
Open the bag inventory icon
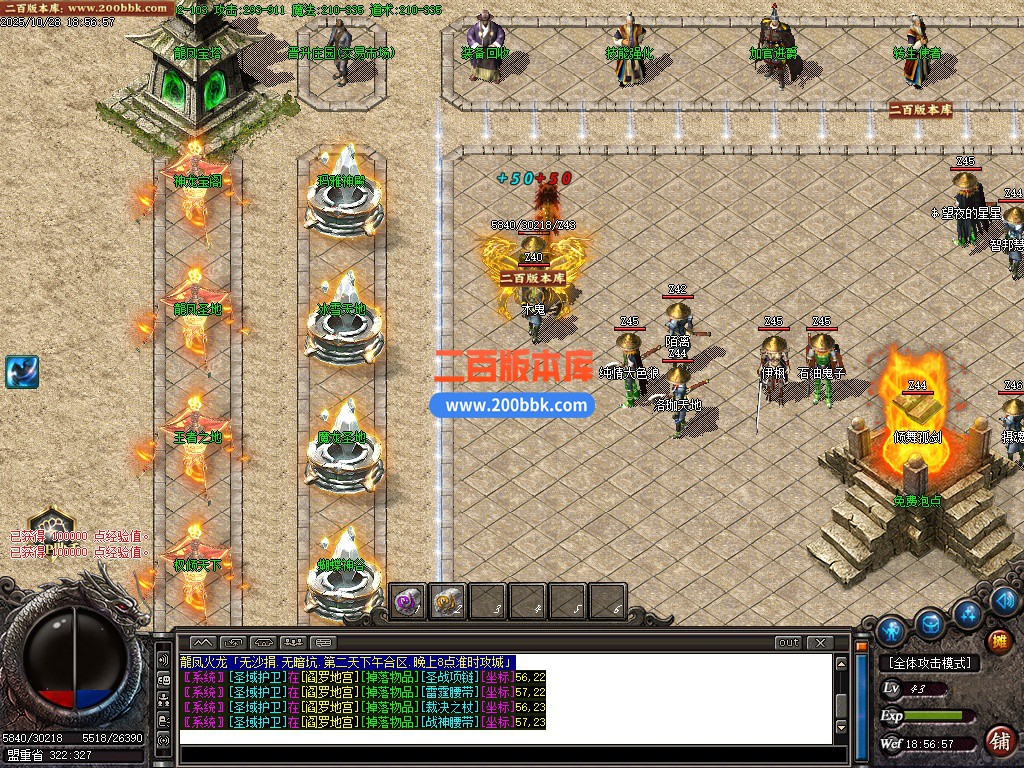(x=931, y=623)
